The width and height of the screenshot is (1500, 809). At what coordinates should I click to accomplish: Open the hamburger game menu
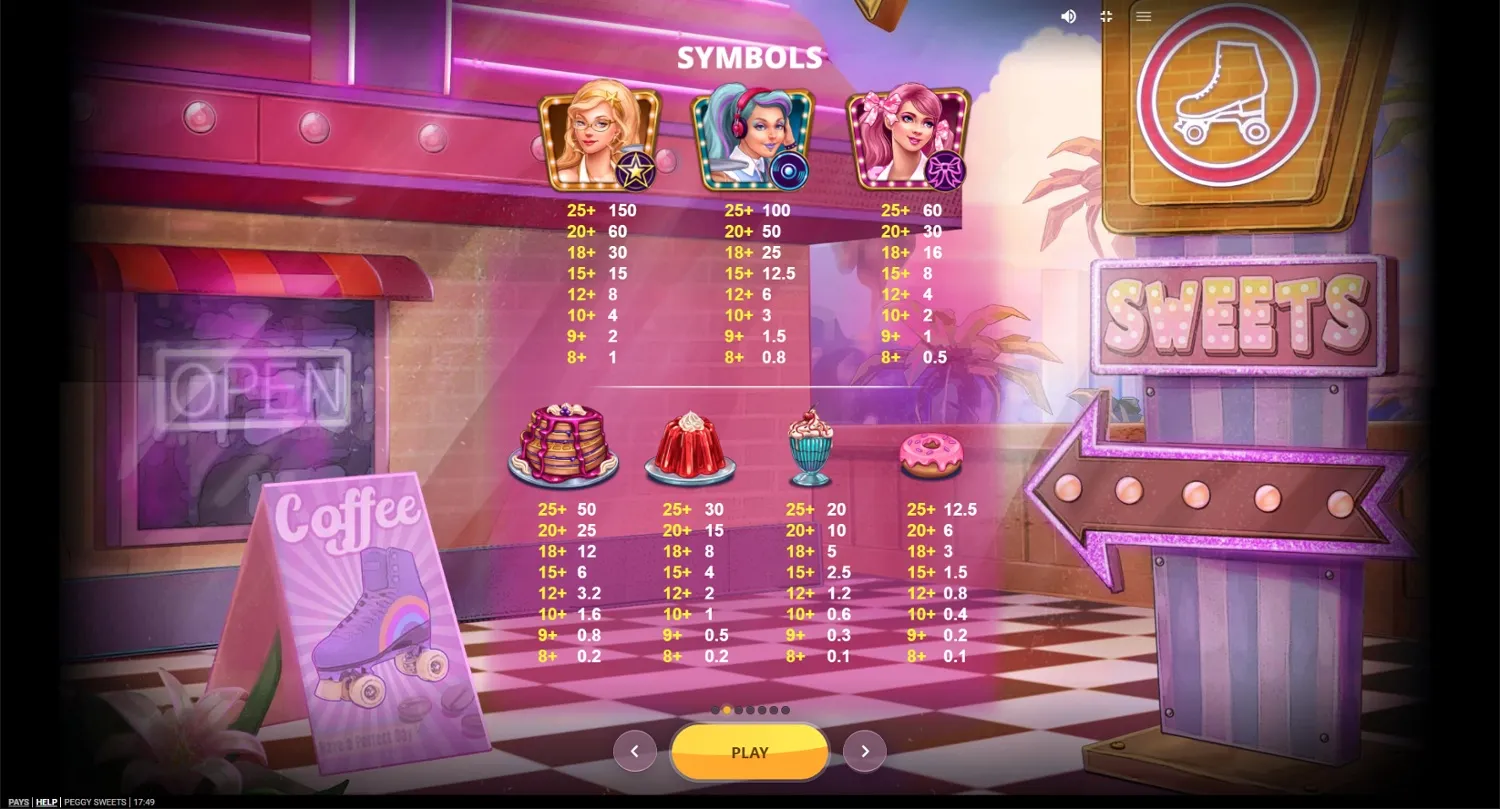(x=1143, y=16)
